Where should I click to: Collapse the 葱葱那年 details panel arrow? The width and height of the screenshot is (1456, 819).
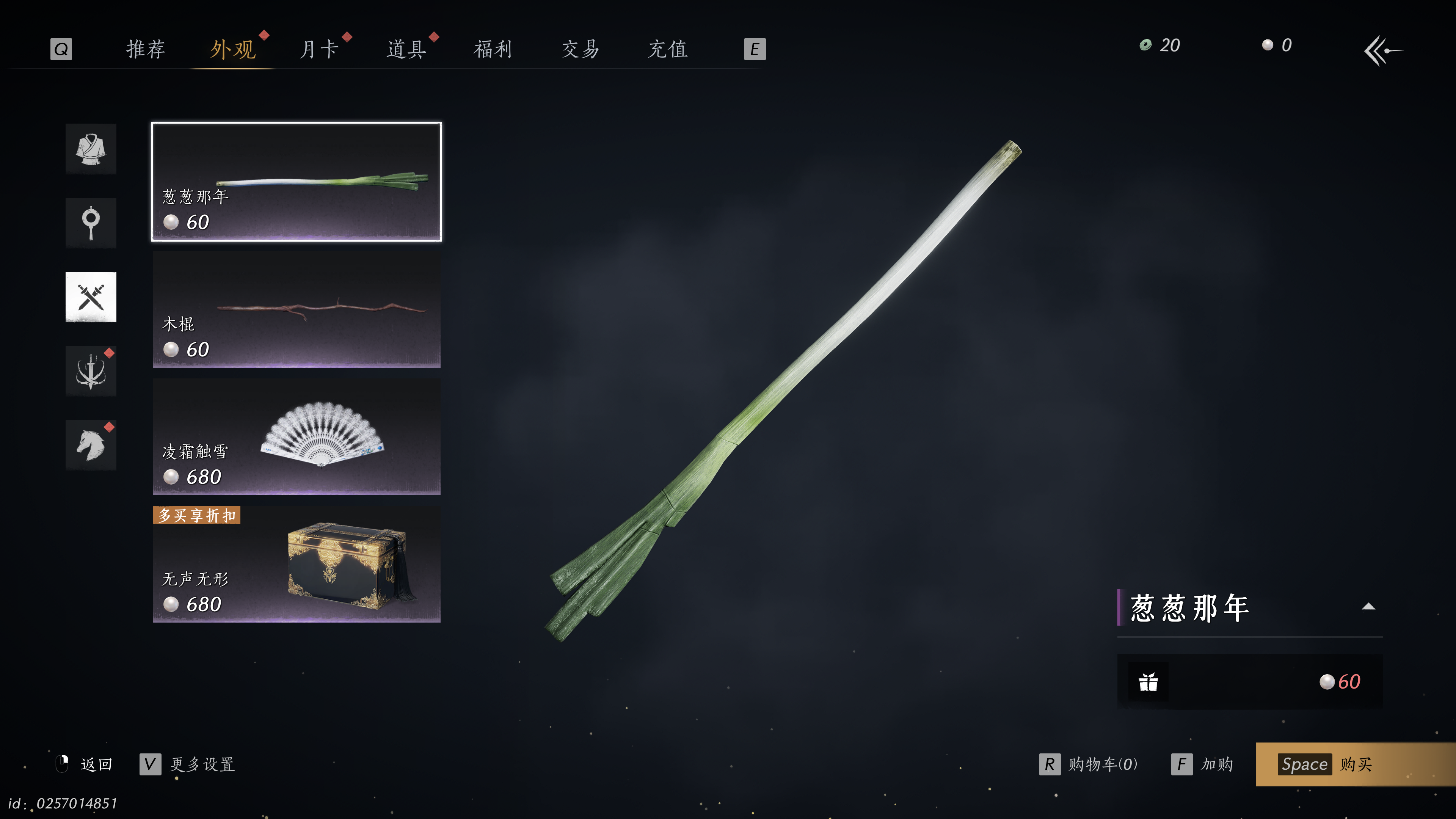point(1368,607)
